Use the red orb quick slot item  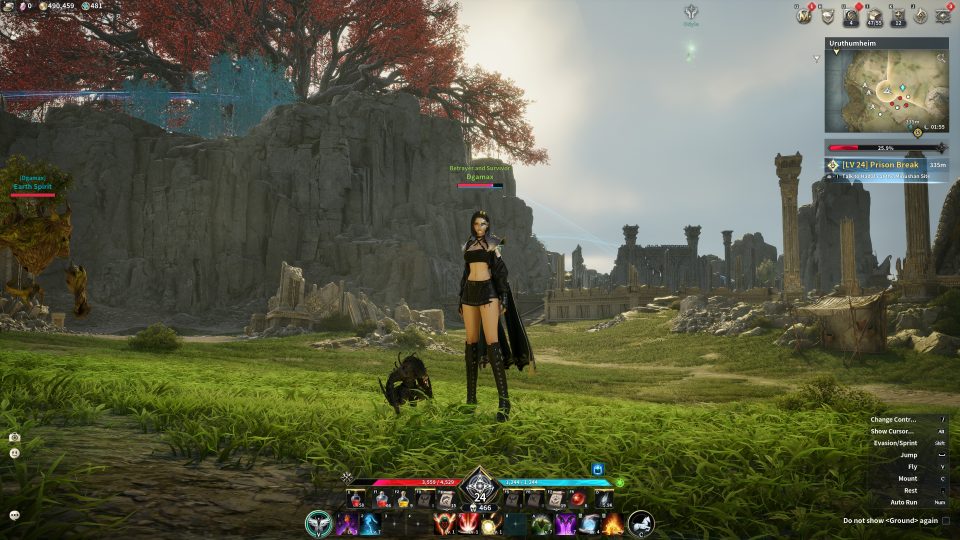click(x=578, y=499)
